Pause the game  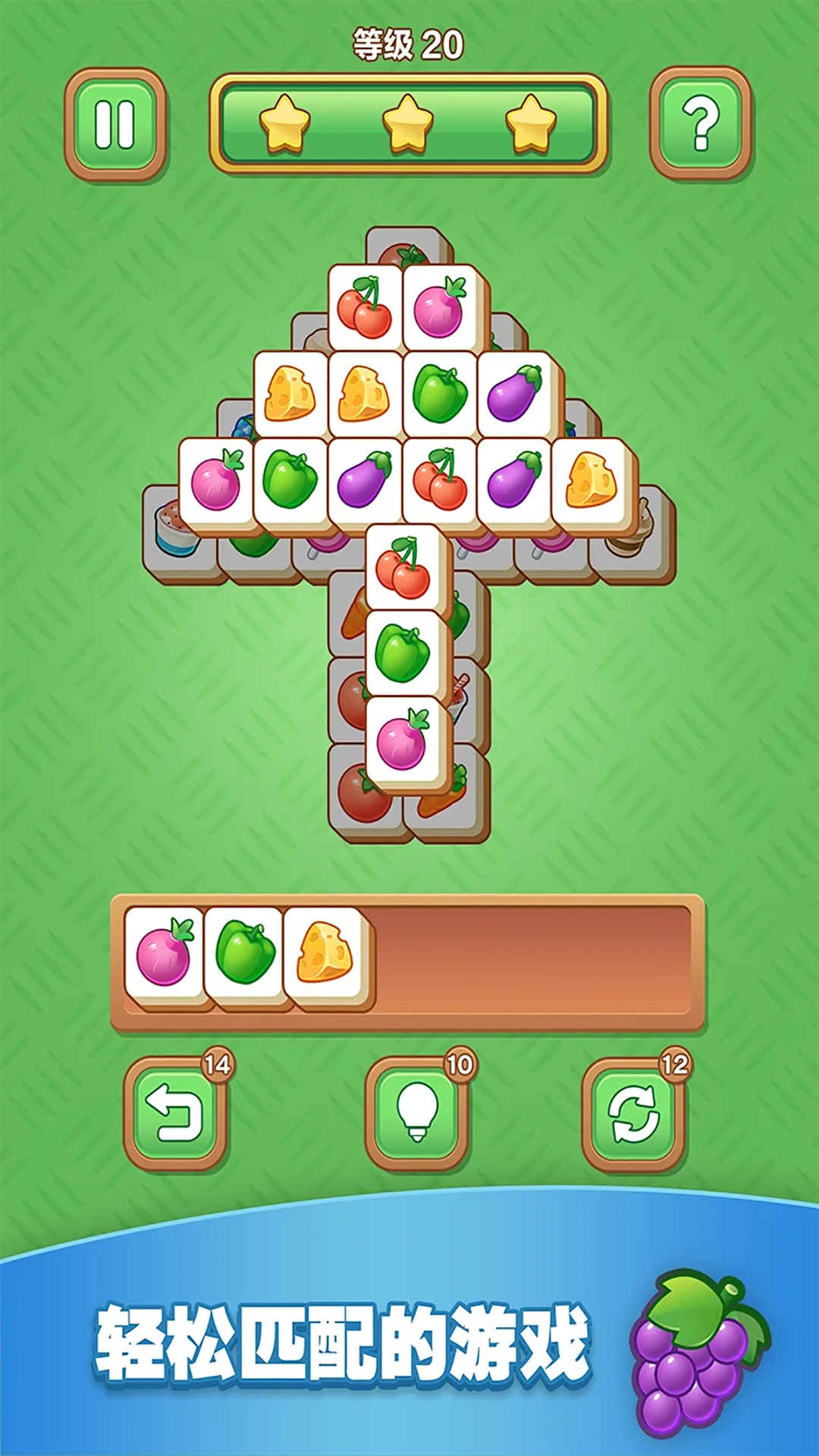tap(115, 124)
